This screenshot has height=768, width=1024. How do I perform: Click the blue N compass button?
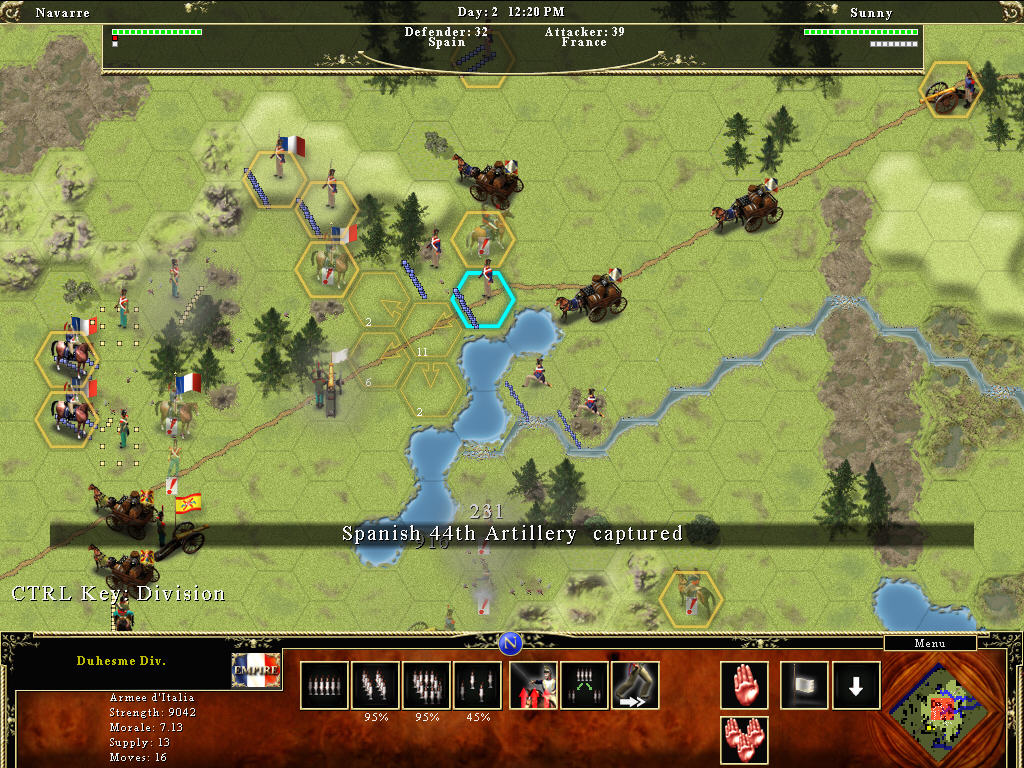[511, 642]
